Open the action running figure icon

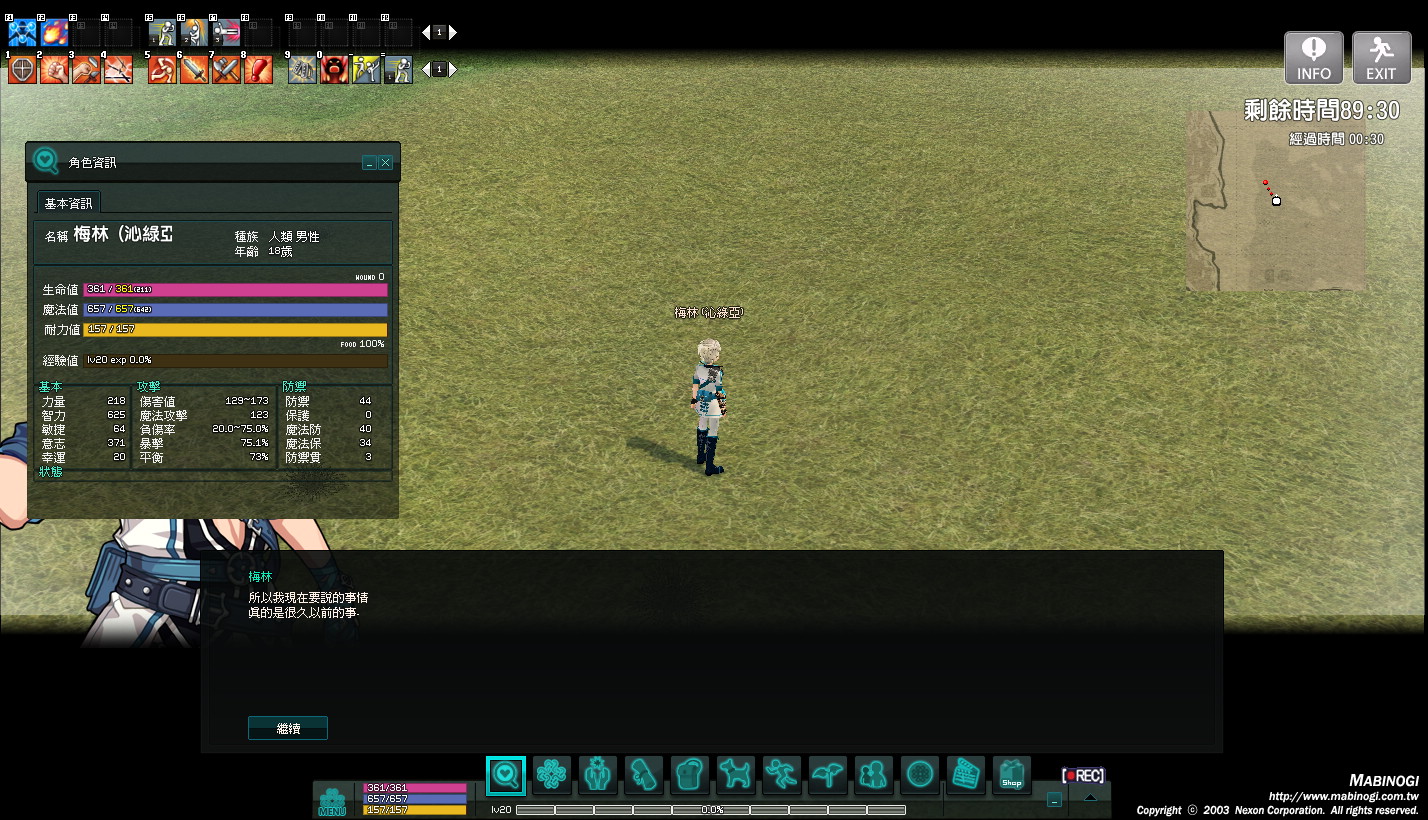pyautogui.click(x=782, y=775)
